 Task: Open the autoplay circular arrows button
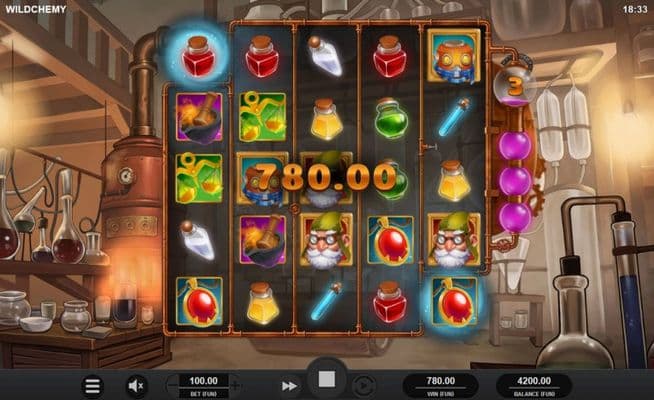pos(363,385)
